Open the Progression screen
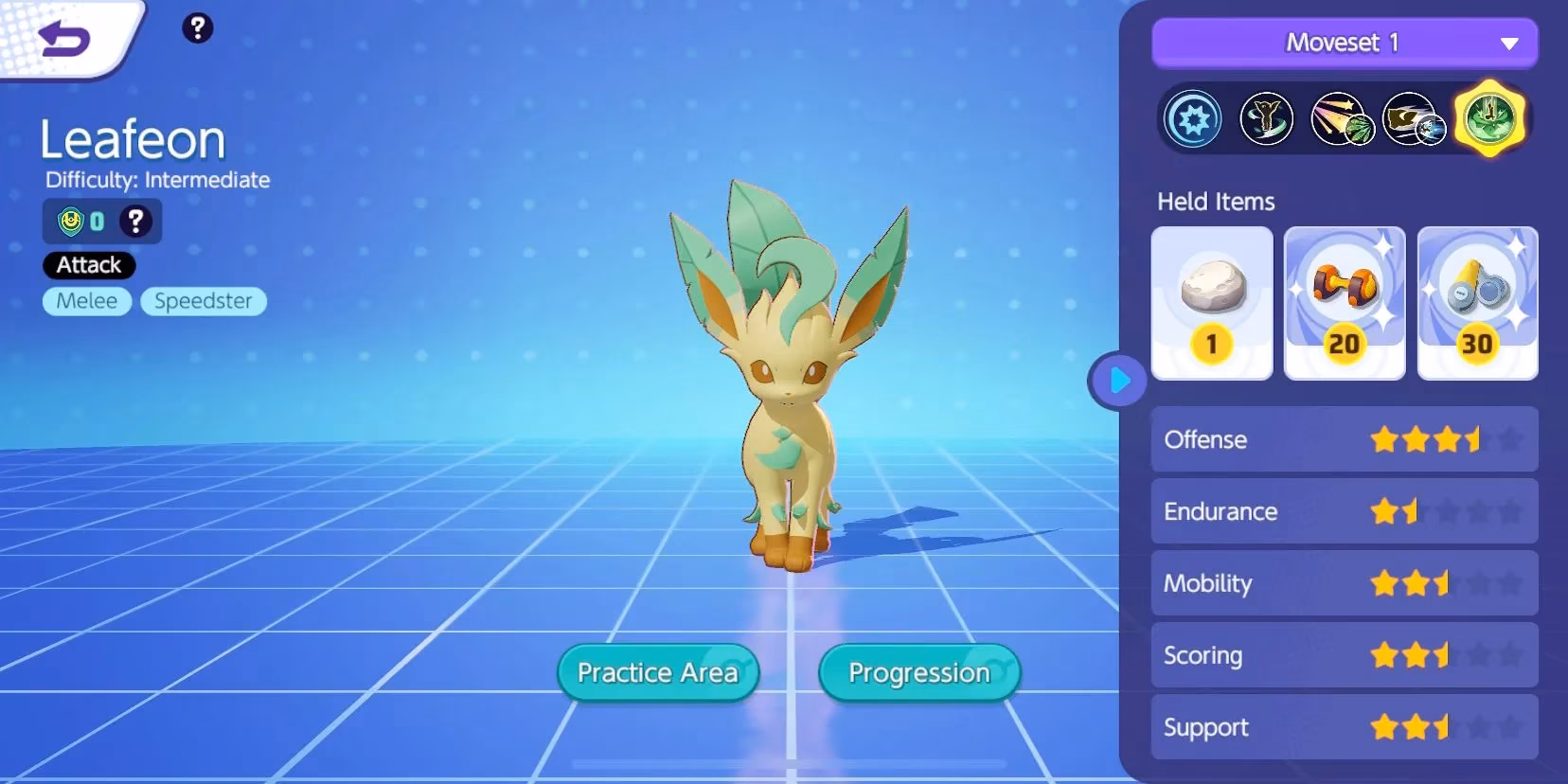Image resolution: width=1568 pixels, height=784 pixels. (918, 672)
